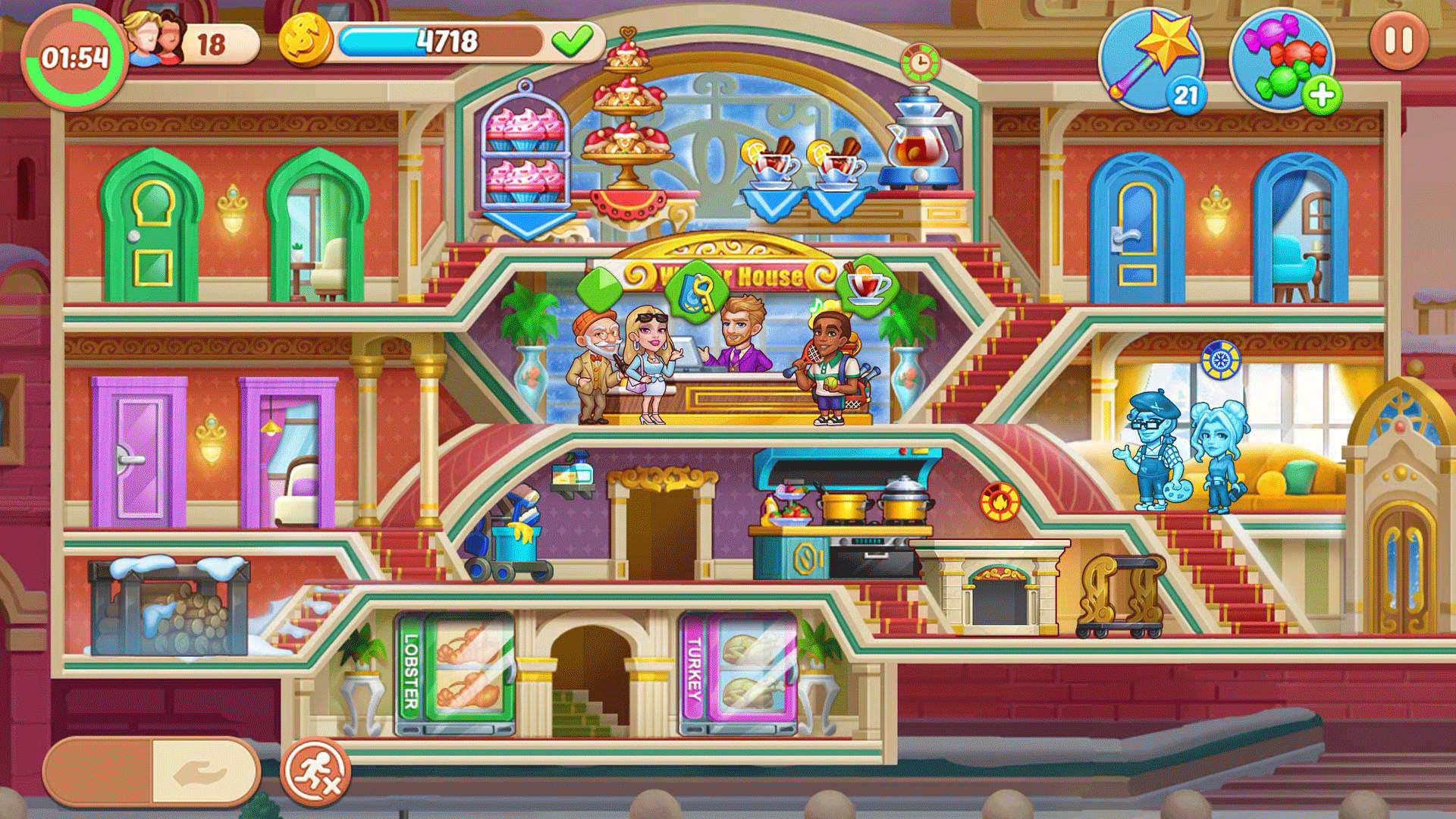Pick up cupcakes from the cupcake cage
Viewport: 1456px width, 819px height.
[526, 155]
